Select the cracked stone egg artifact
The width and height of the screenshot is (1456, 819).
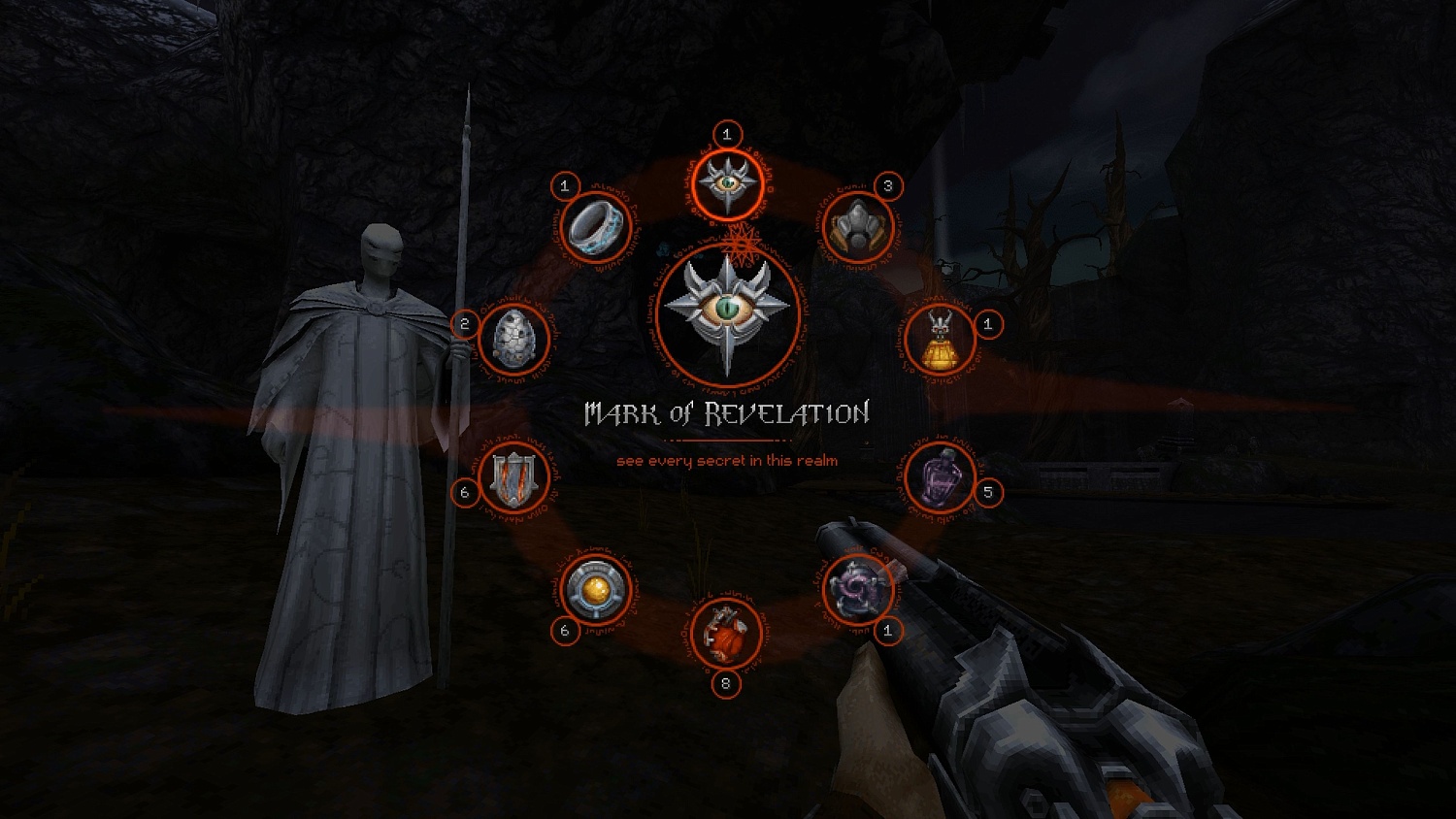coord(516,340)
